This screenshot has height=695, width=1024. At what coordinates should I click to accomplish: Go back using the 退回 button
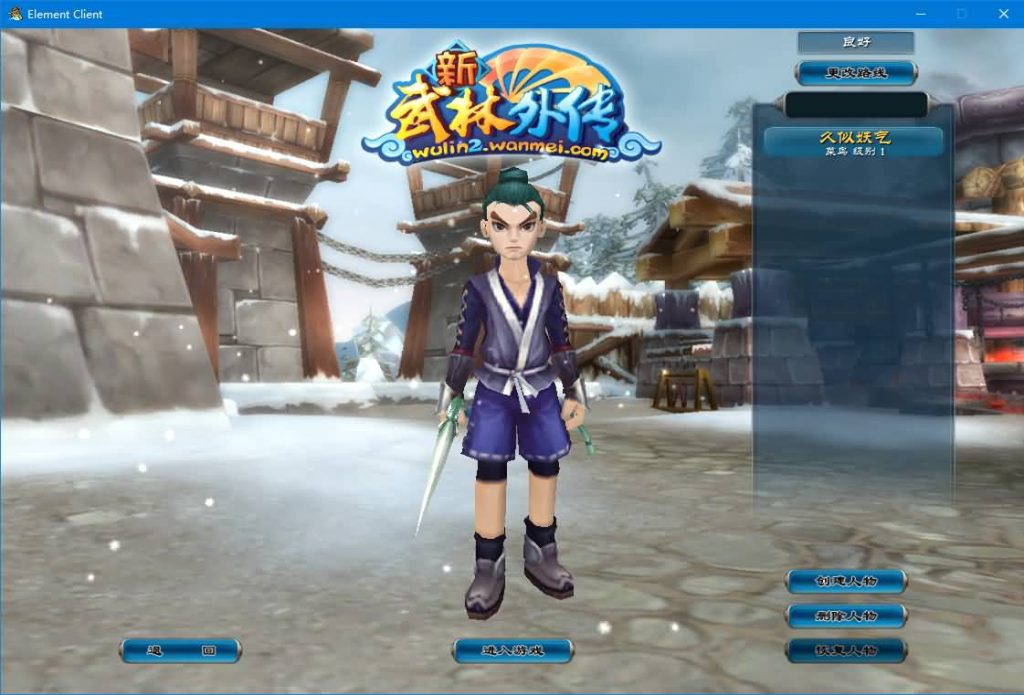[x=180, y=651]
